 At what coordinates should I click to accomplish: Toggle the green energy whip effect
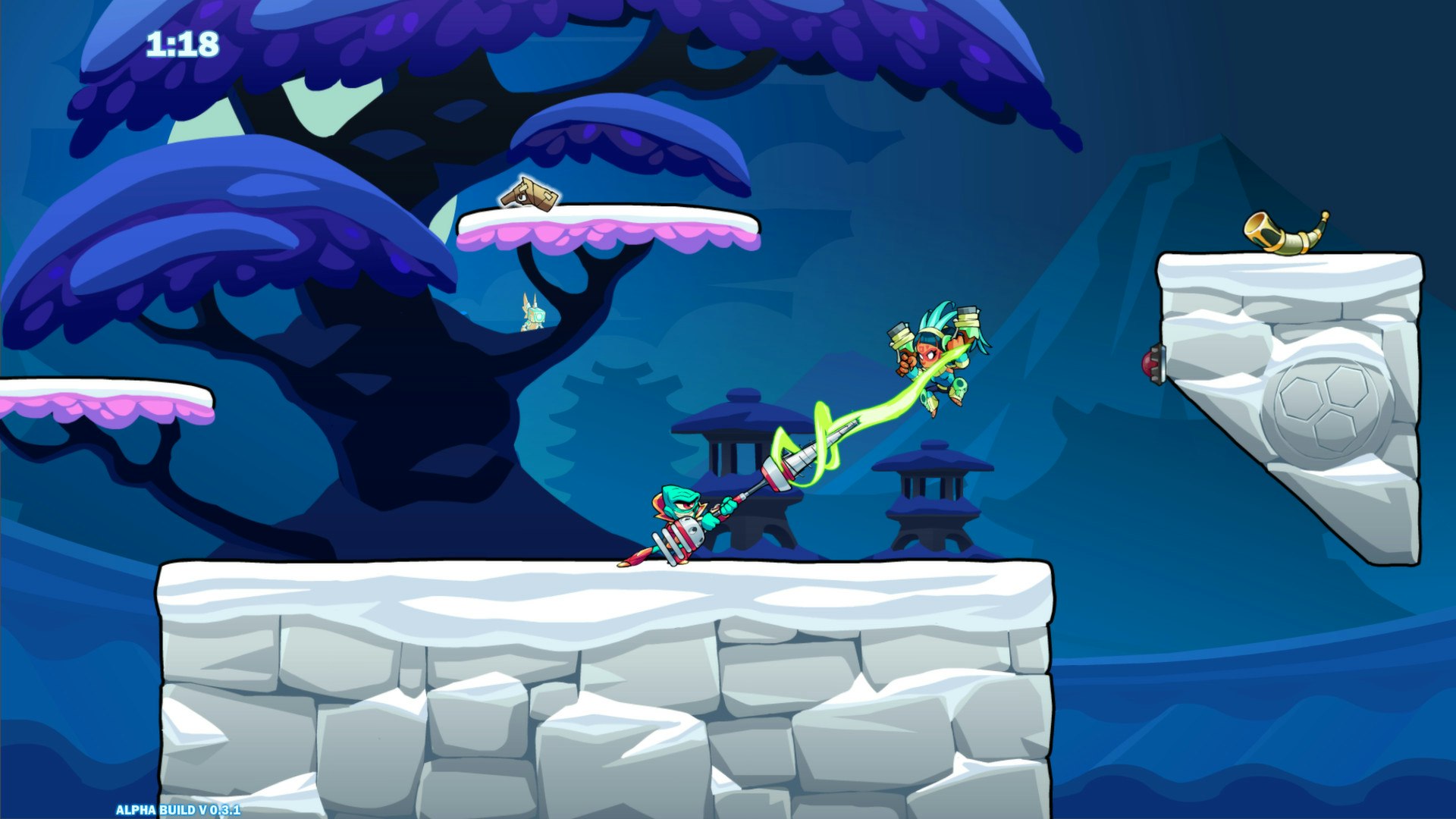827,432
